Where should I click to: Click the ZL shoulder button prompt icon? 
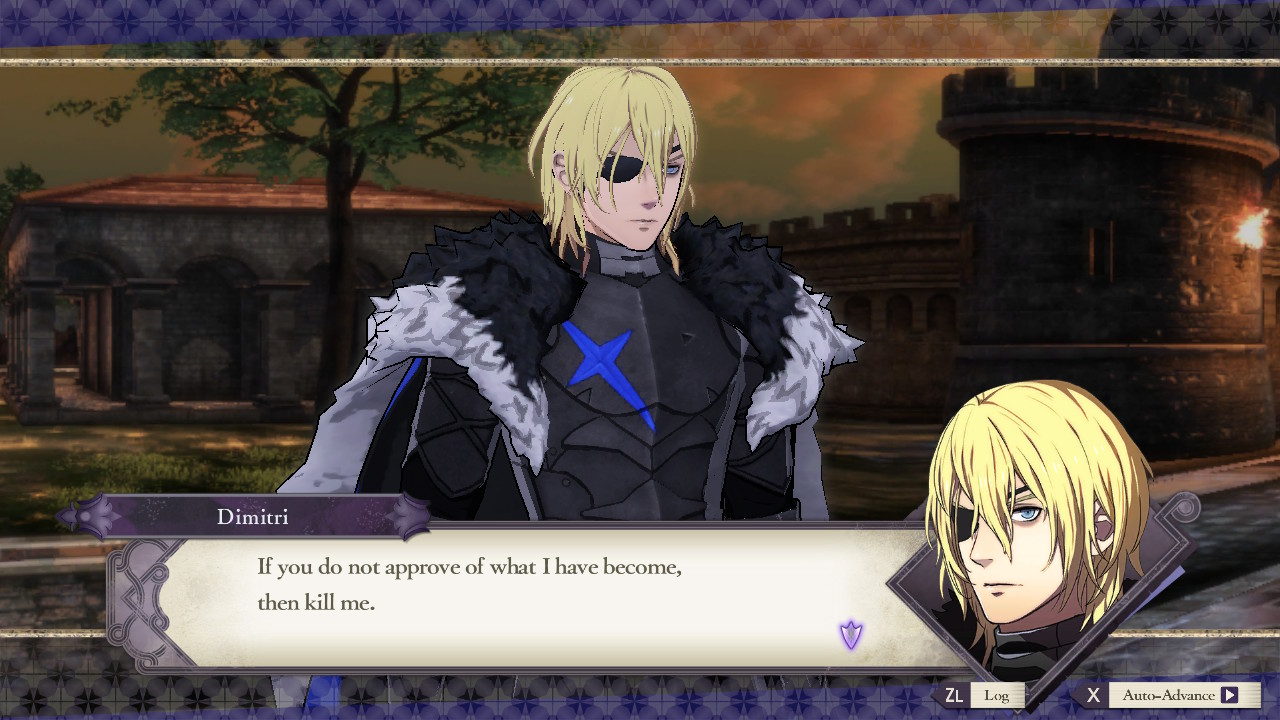[x=957, y=694]
